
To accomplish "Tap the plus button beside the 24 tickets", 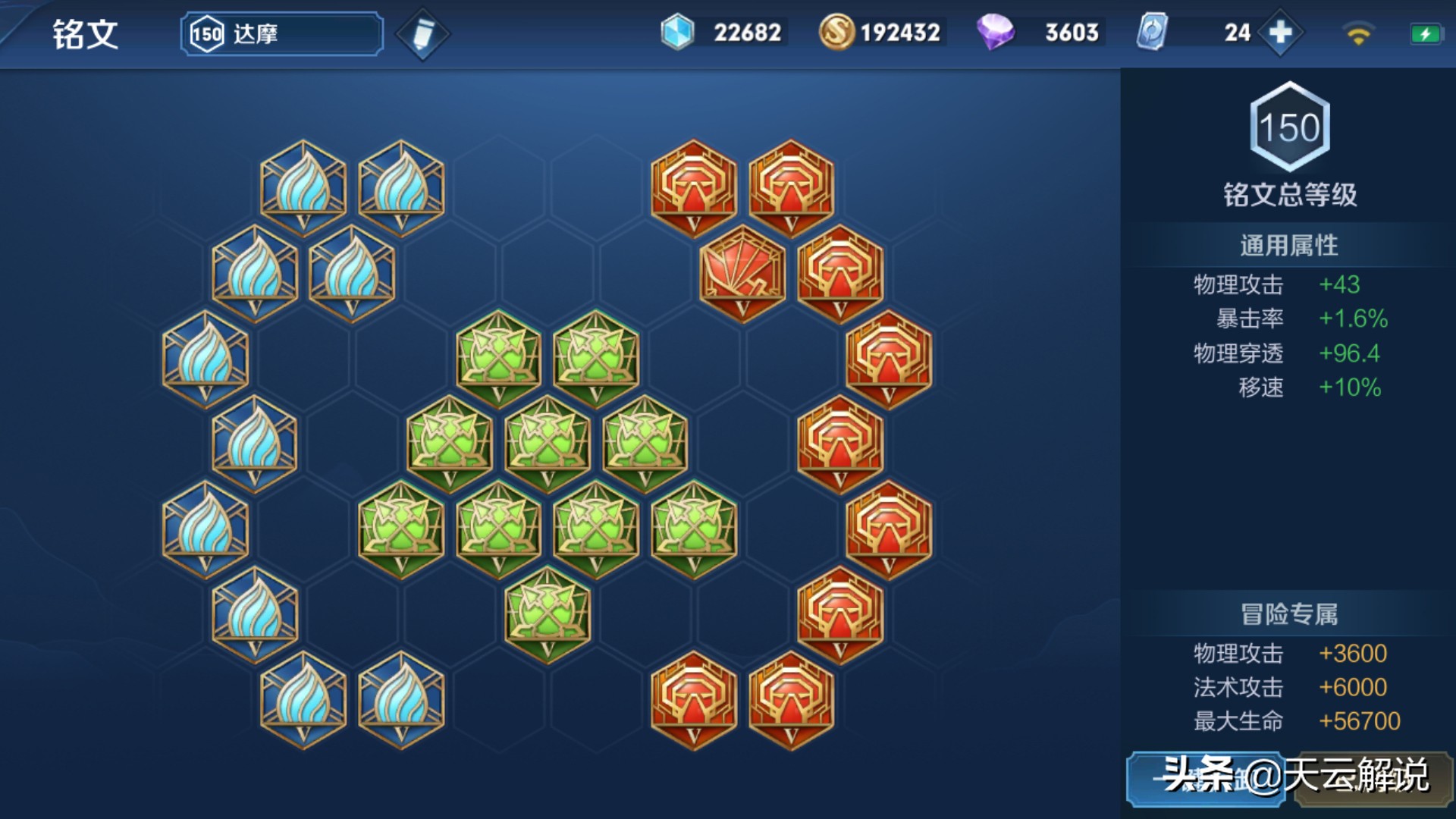I will [x=1280, y=33].
